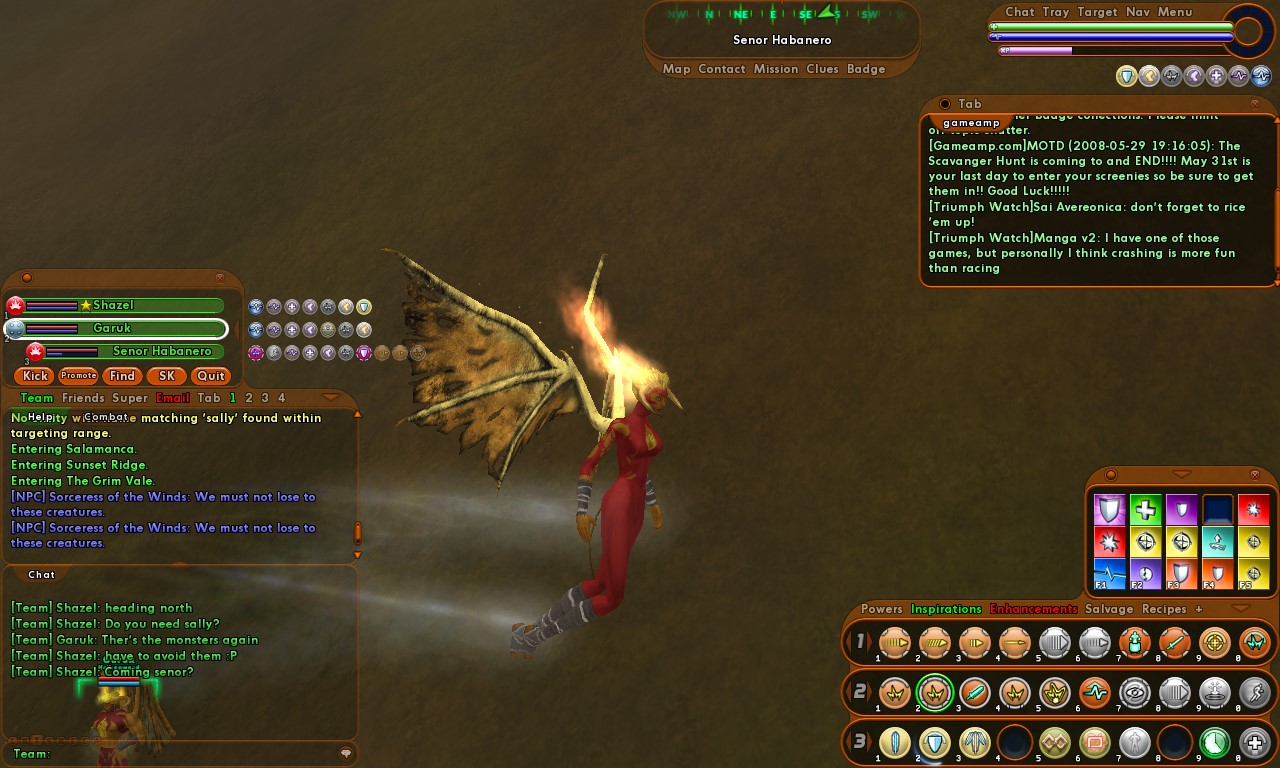Open the Clues panel
The height and width of the screenshot is (768, 1280).
point(822,69)
